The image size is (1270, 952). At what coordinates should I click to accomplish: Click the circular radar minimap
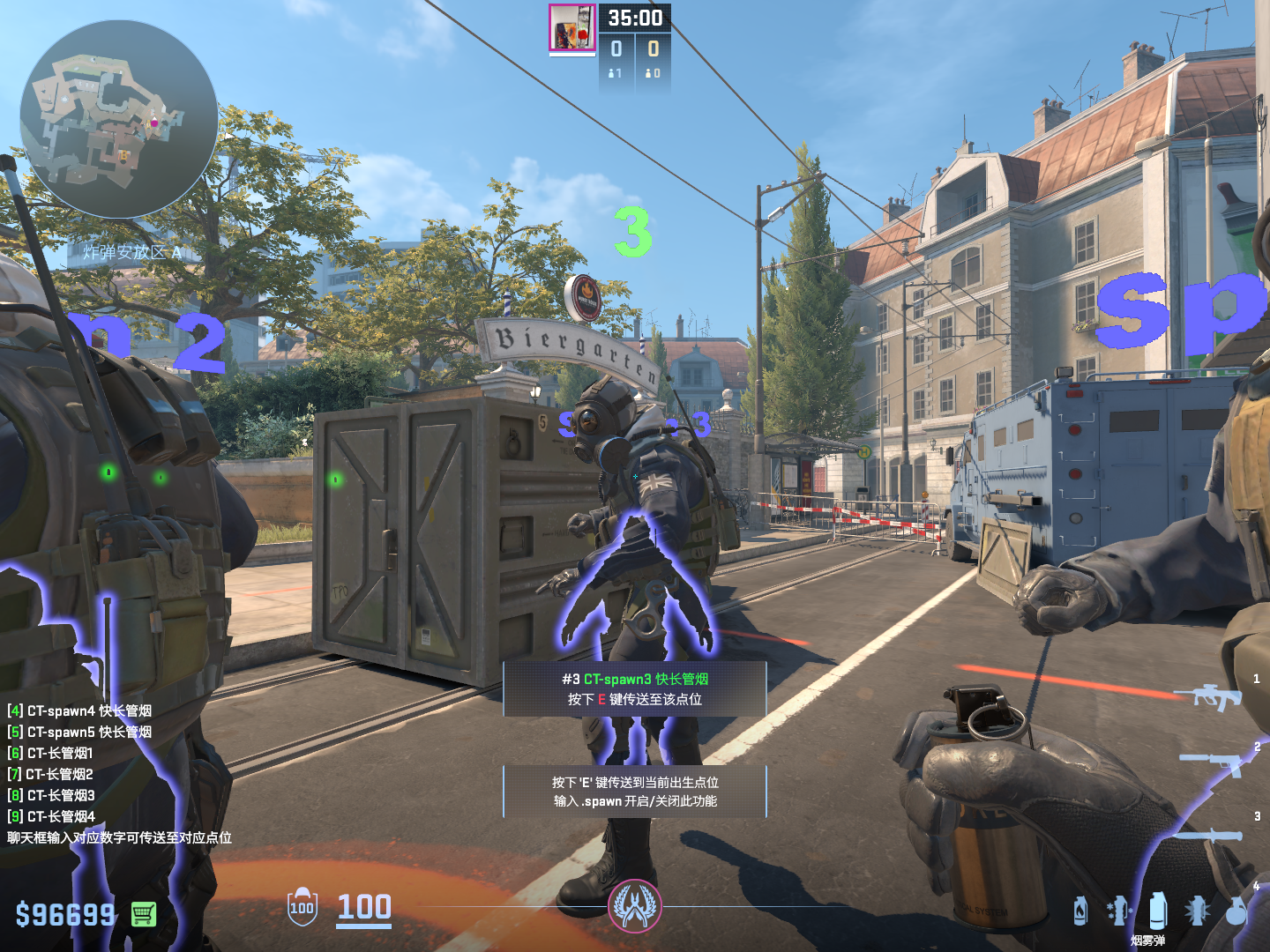click(118, 119)
